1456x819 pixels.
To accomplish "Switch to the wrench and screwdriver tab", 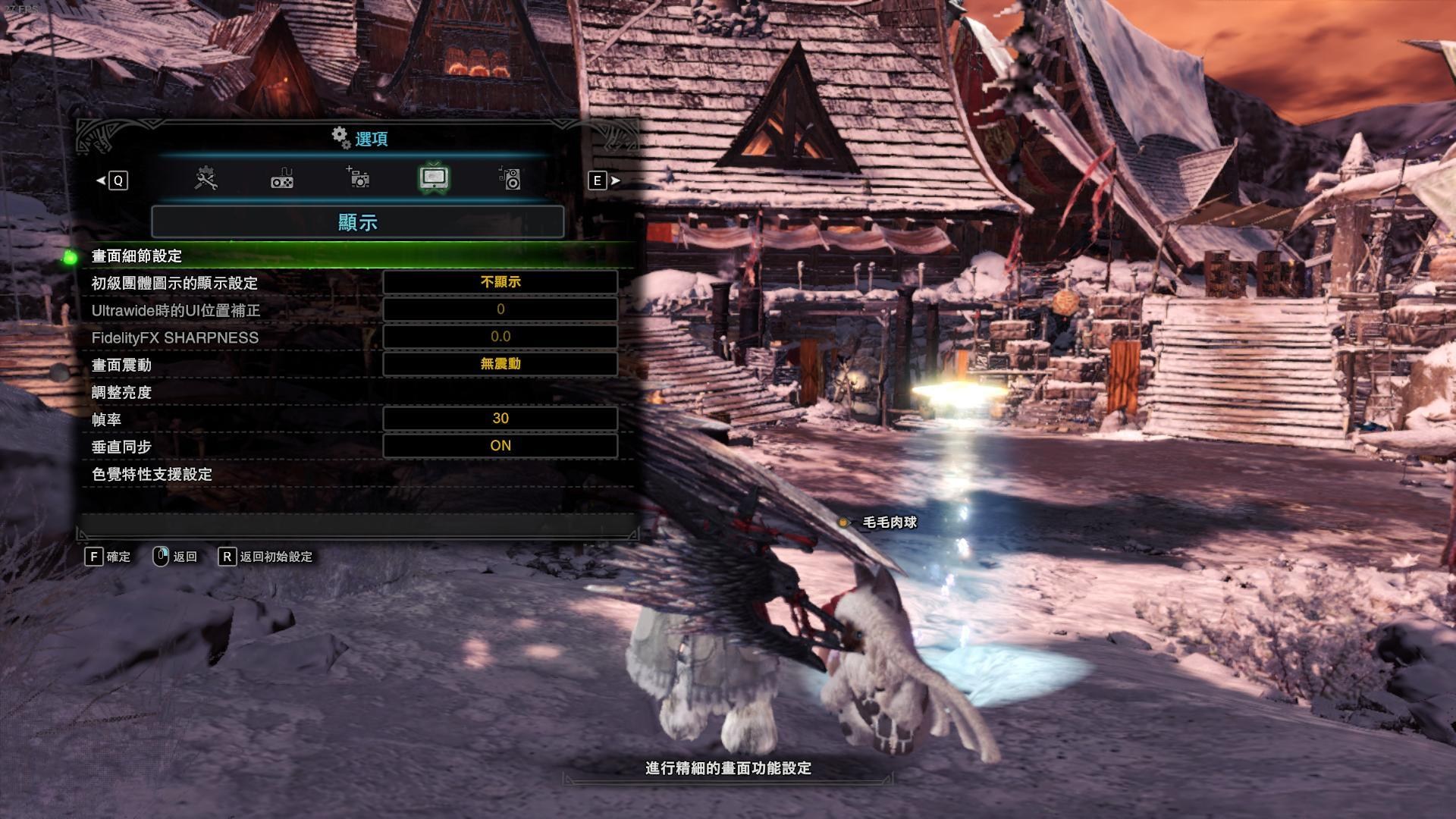I will click(x=206, y=179).
